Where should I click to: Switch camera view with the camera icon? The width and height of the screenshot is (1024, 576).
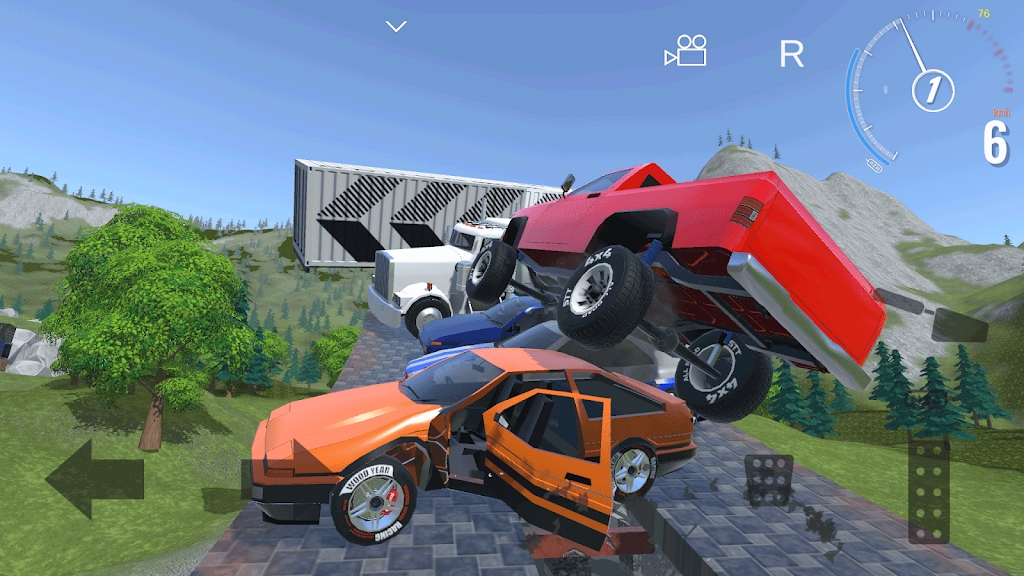686,52
